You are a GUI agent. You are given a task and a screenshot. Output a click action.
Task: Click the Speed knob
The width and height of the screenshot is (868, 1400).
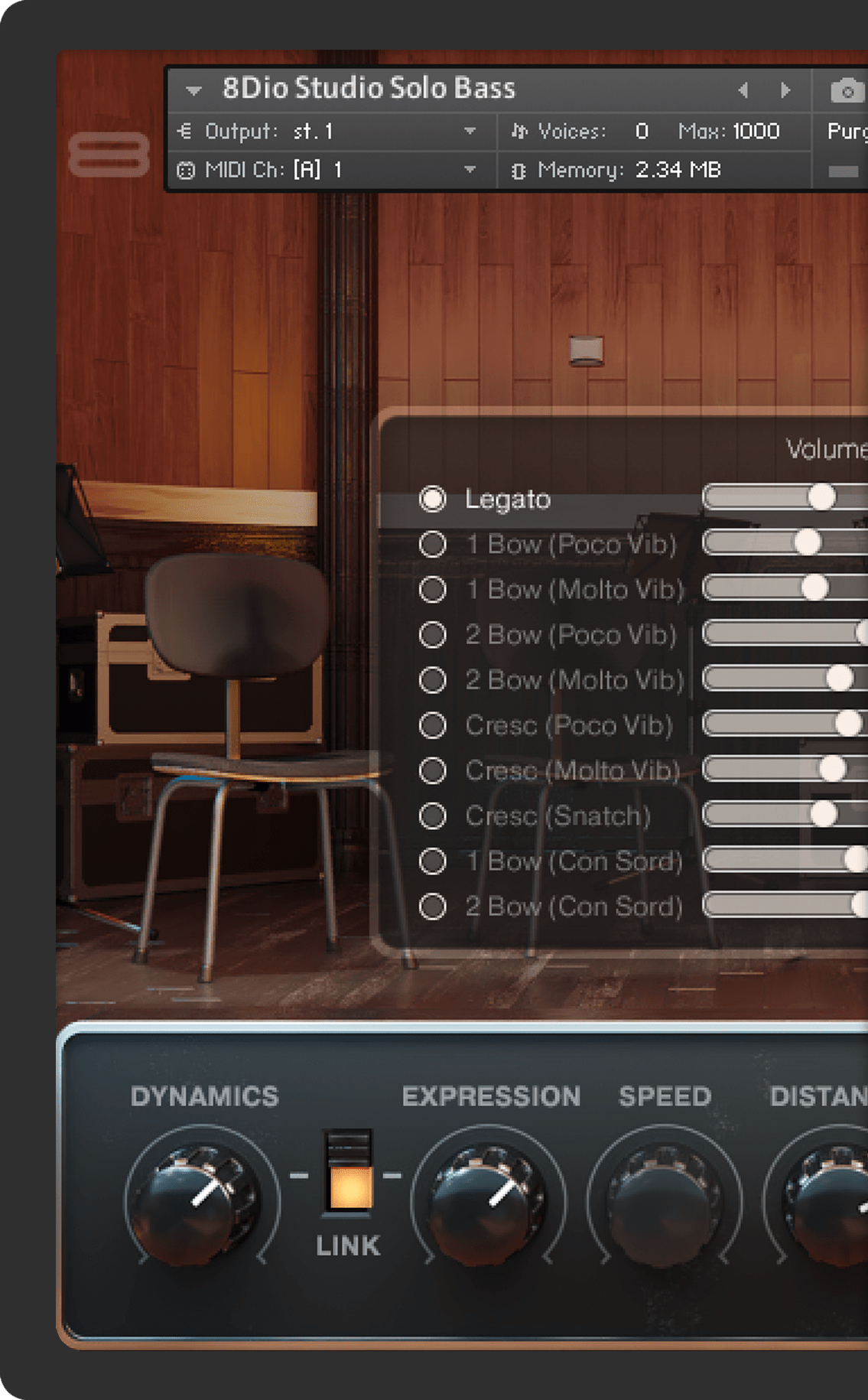664,1197
